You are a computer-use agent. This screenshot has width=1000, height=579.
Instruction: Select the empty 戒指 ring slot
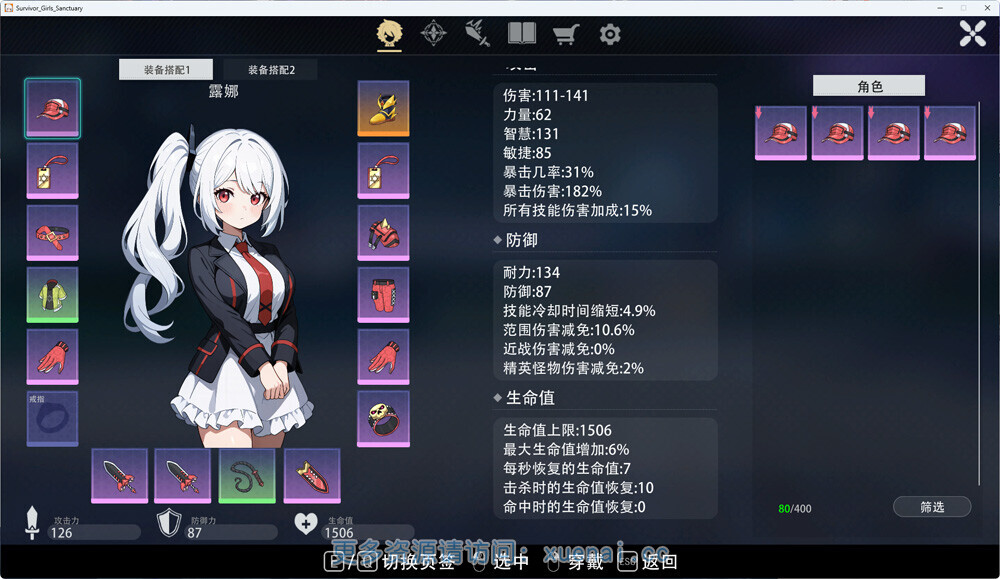(52, 419)
